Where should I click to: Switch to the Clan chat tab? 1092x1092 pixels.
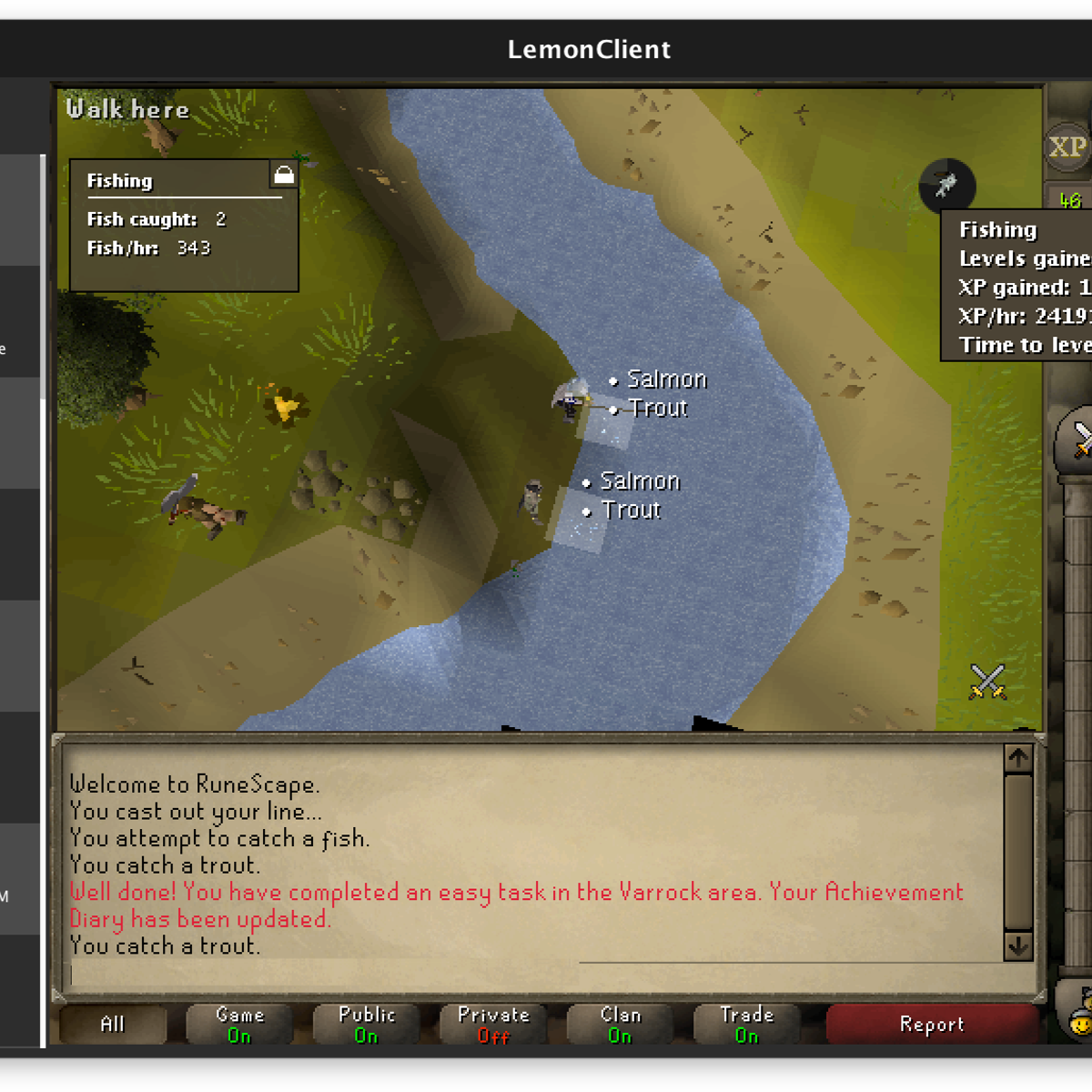pos(620,1025)
